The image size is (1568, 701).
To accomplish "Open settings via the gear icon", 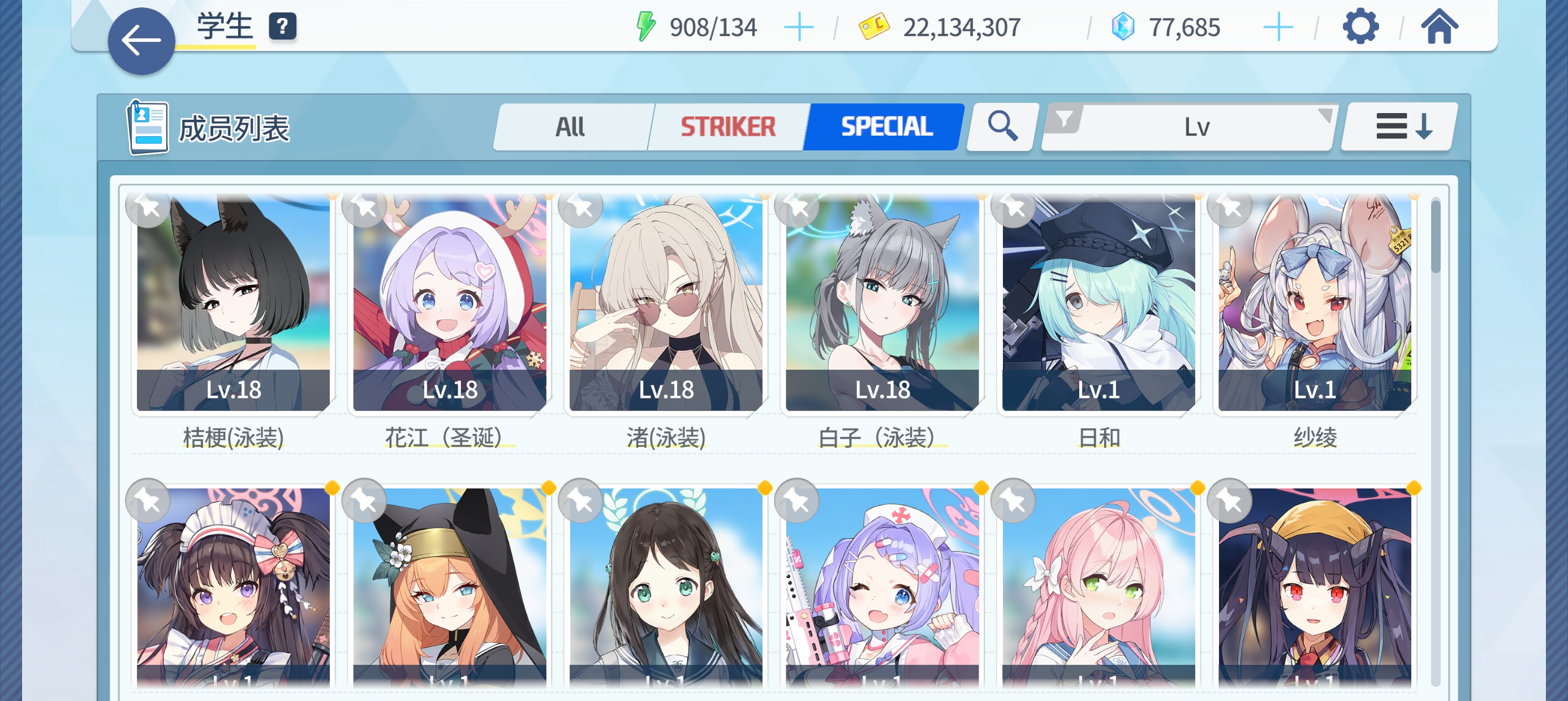I will tap(1362, 27).
